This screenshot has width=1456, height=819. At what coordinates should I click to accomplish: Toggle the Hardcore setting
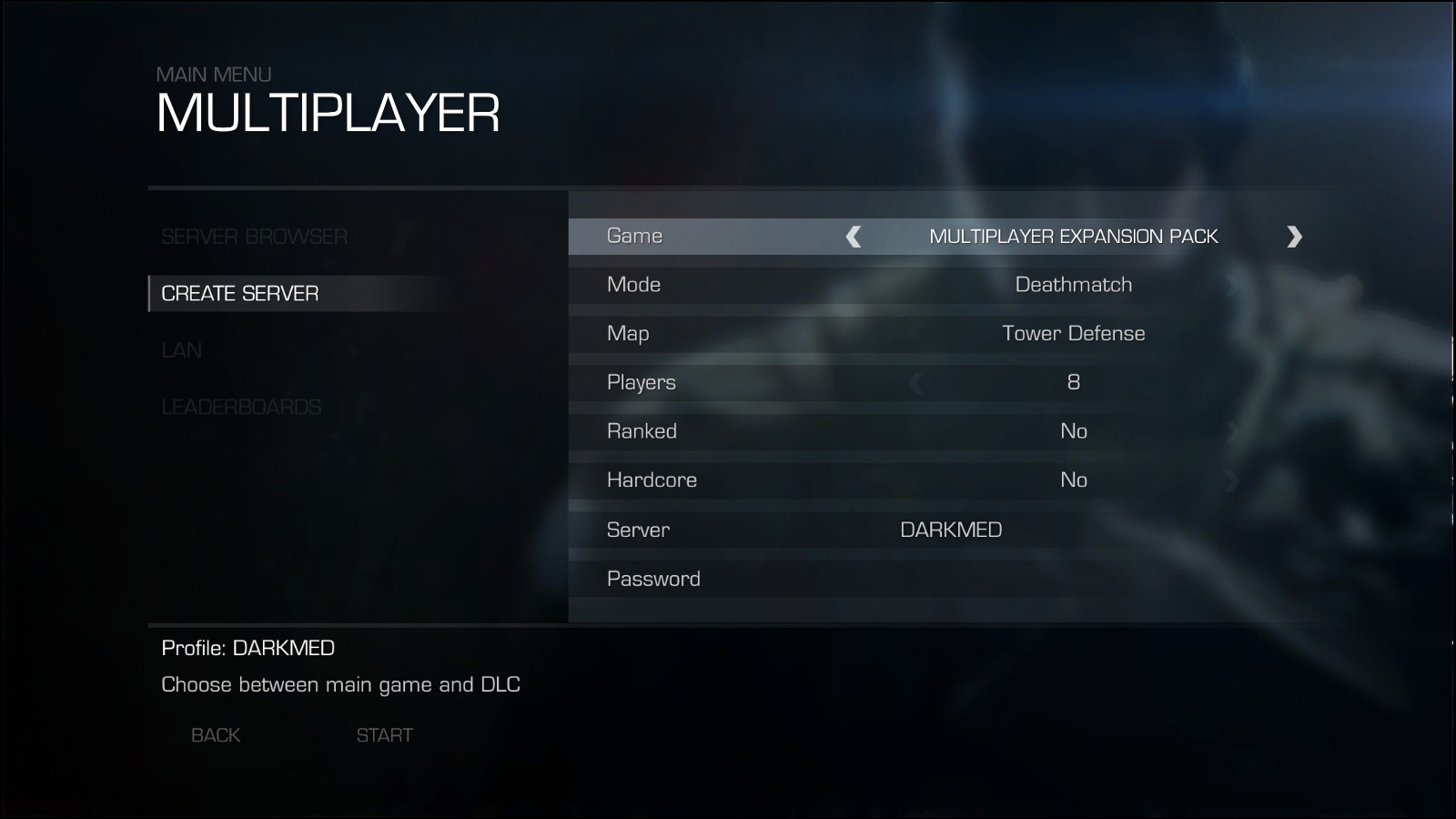tap(1075, 480)
